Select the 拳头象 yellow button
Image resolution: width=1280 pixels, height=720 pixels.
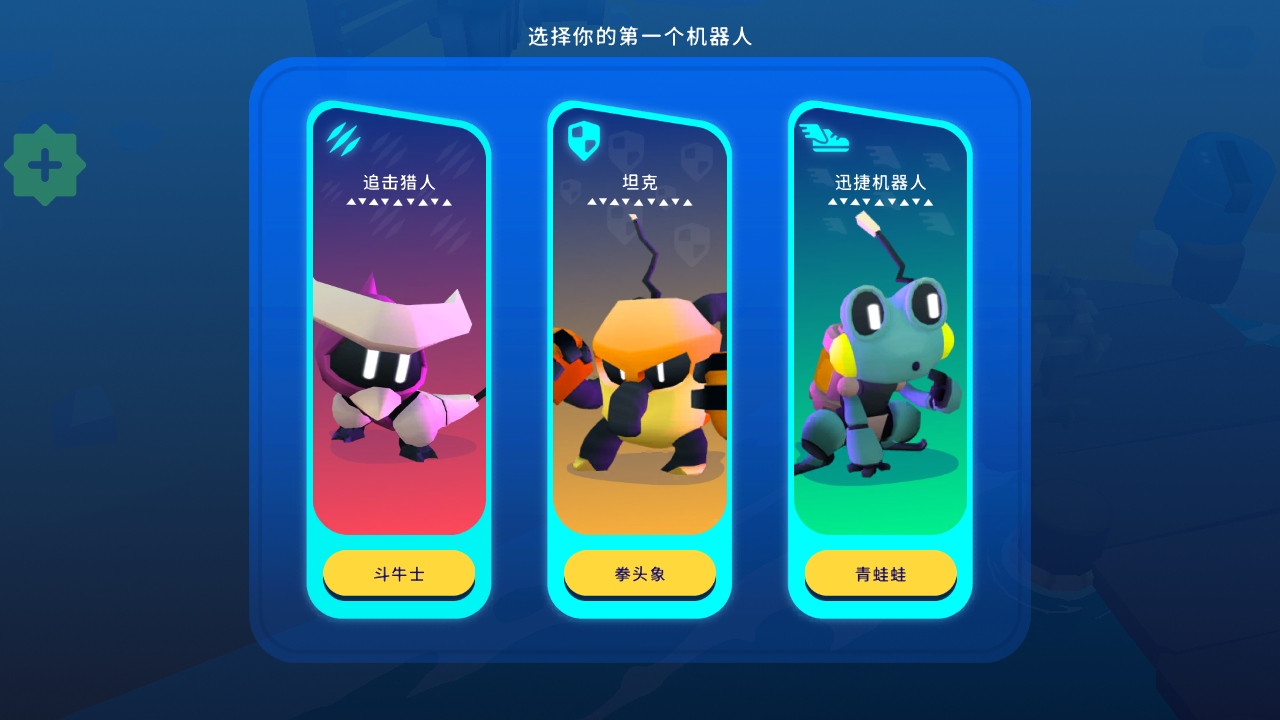(x=640, y=574)
